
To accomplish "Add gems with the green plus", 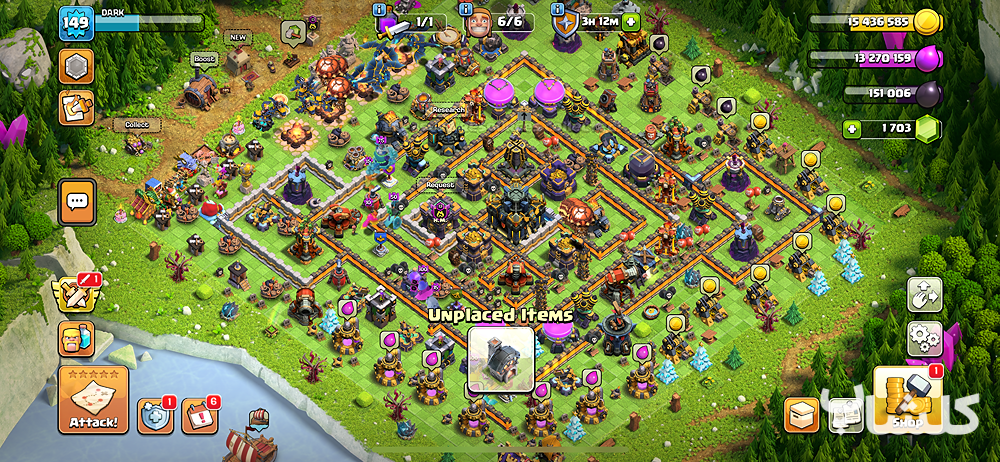I will 852,128.
